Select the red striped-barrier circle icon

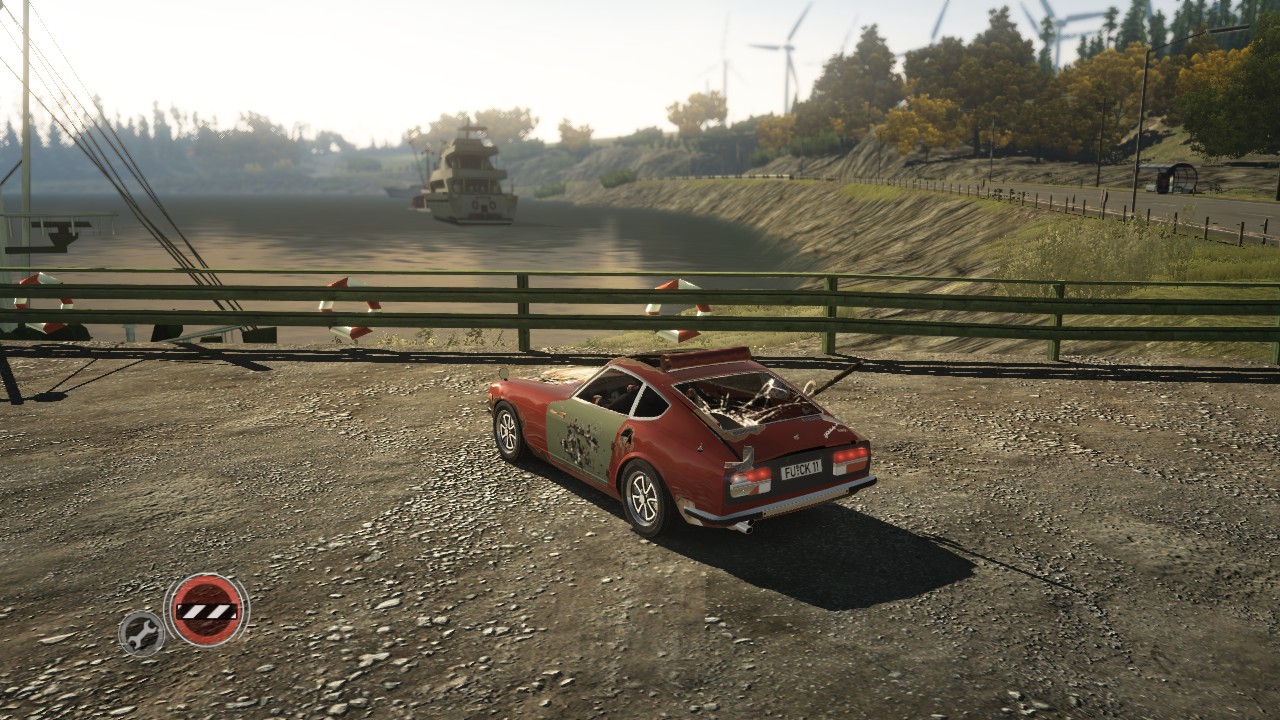(206, 609)
